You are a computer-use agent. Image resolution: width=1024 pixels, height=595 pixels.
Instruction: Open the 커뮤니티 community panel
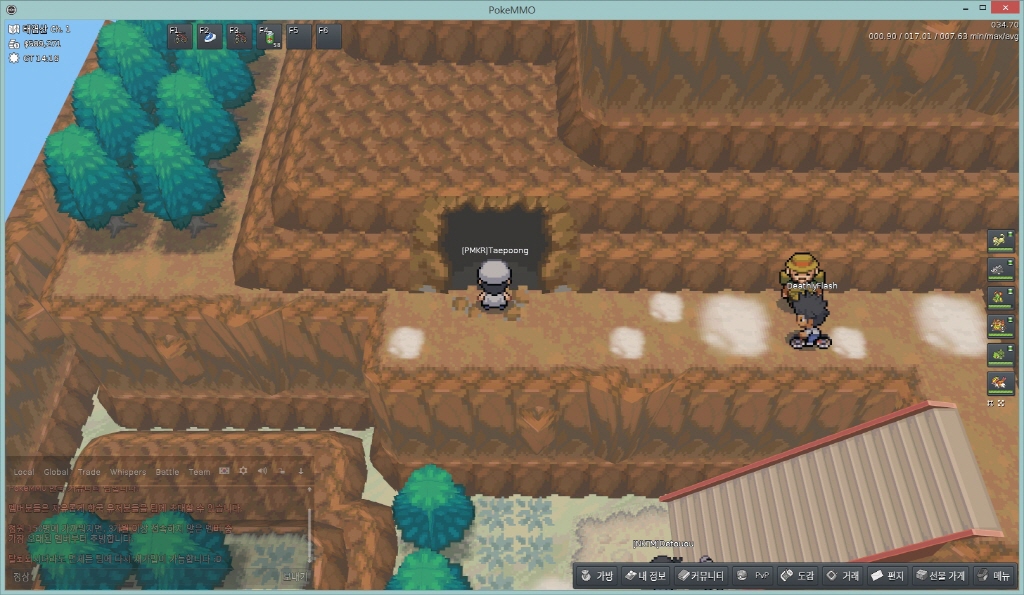[700, 575]
